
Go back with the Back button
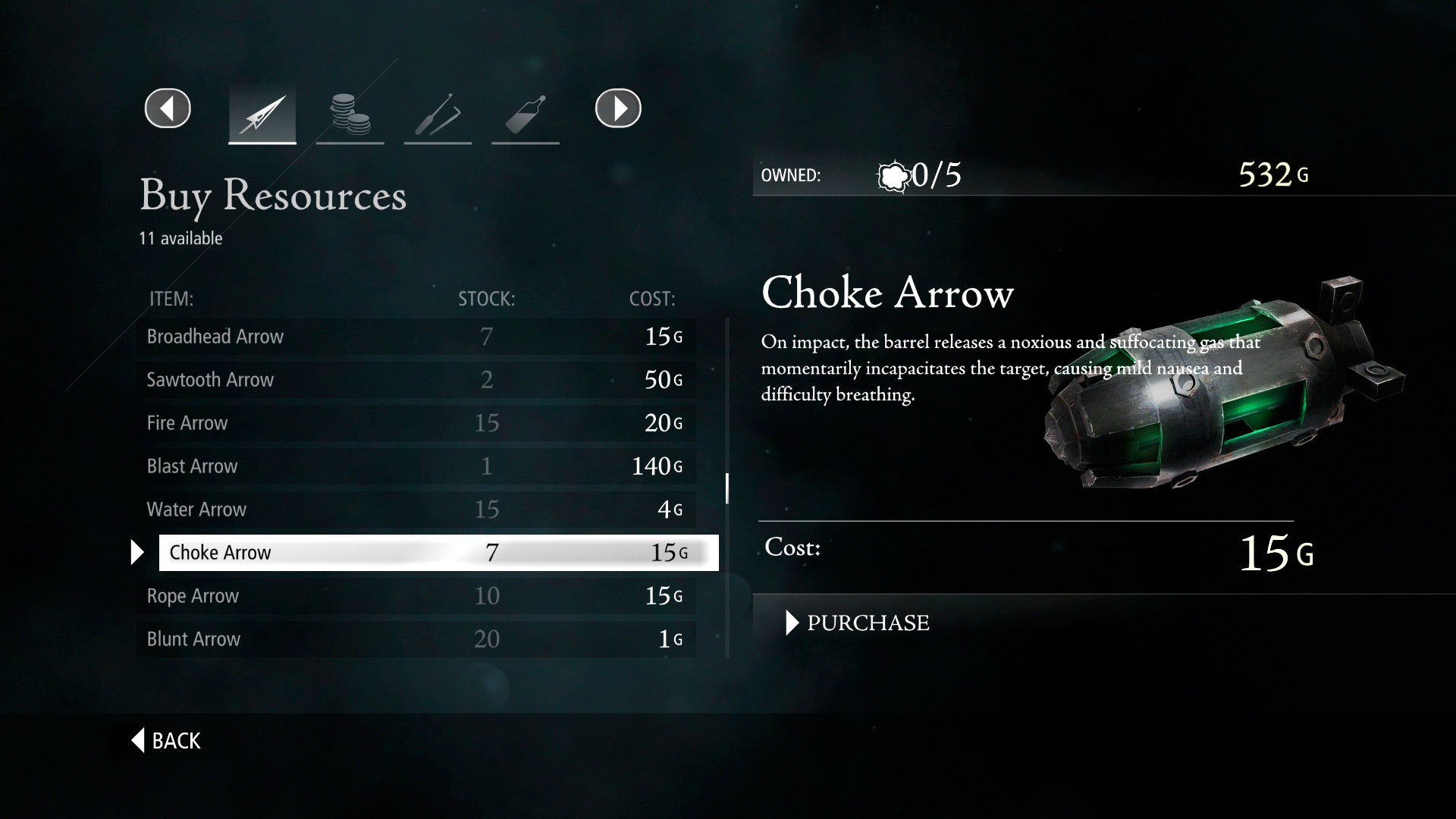point(167,740)
